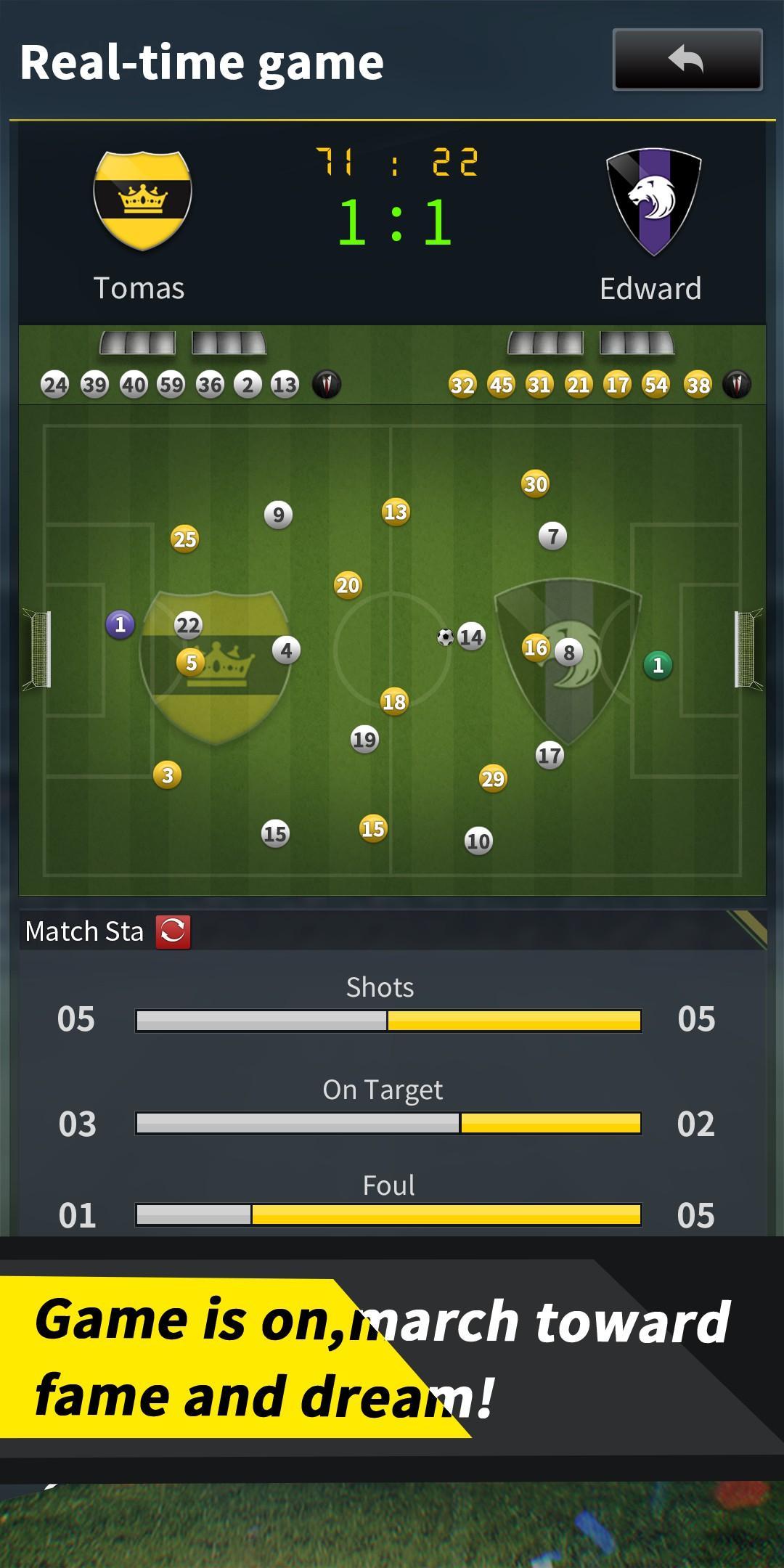This screenshot has width=784, height=1568.
Task: Tap Tomas's yellow crown team crest
Action: [142, 200]
